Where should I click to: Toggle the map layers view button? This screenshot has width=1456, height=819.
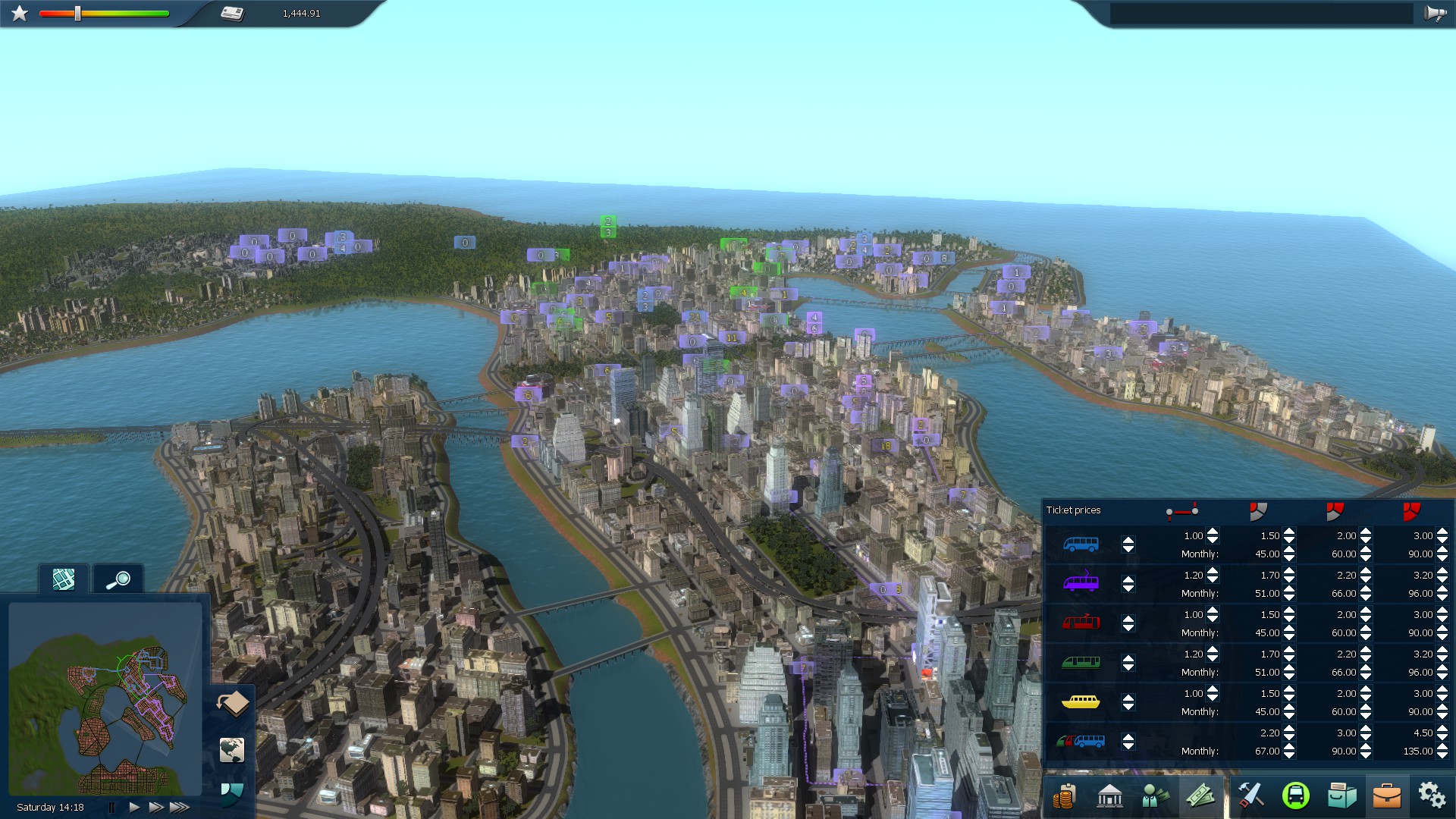coord(64,580)
